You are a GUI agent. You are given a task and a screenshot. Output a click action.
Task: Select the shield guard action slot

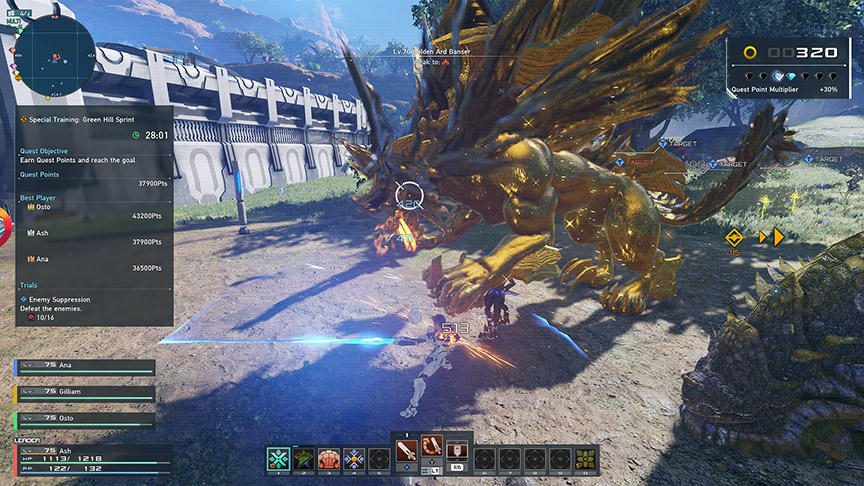pos(457,449)
